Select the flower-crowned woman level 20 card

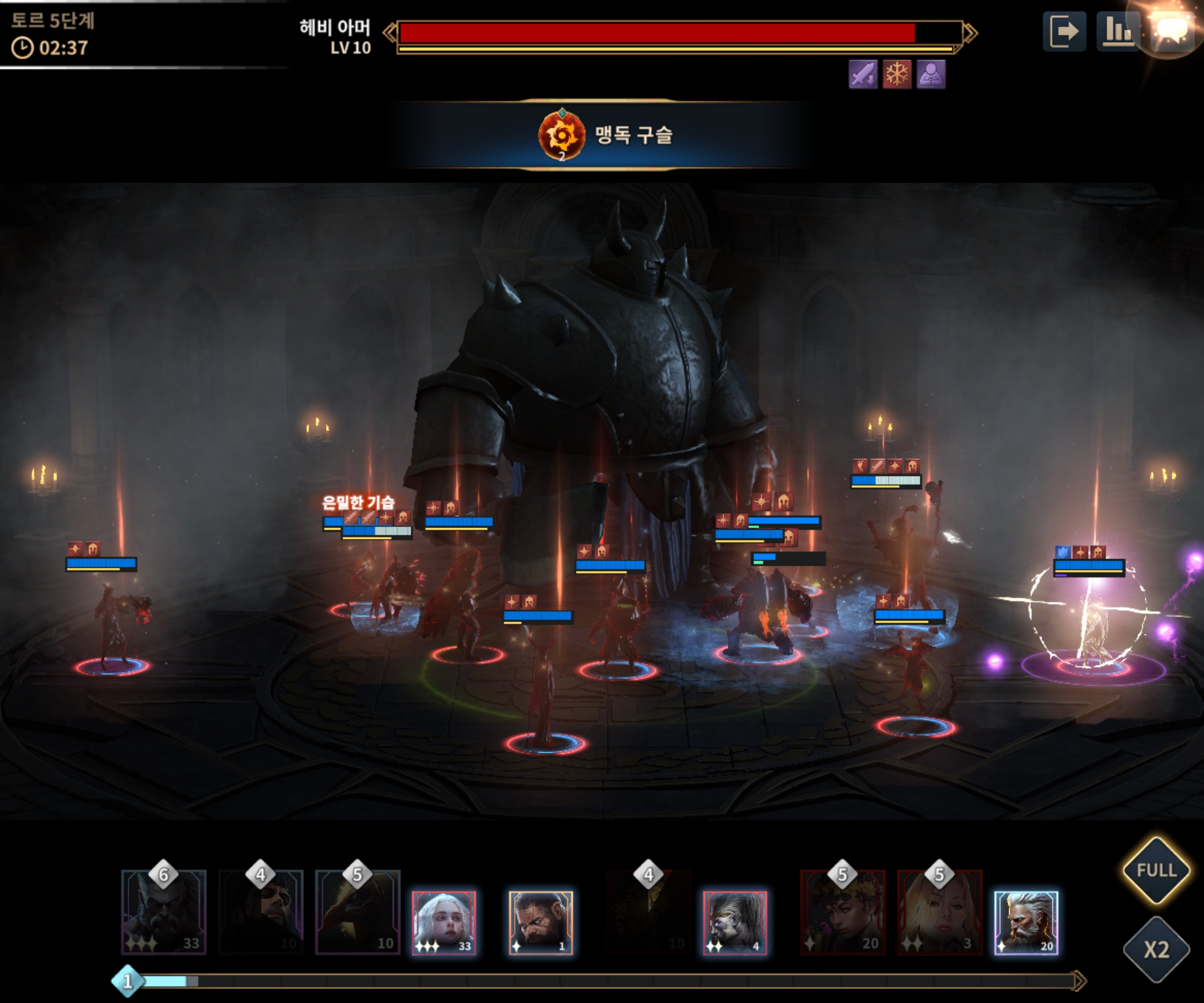pos(843,913)
